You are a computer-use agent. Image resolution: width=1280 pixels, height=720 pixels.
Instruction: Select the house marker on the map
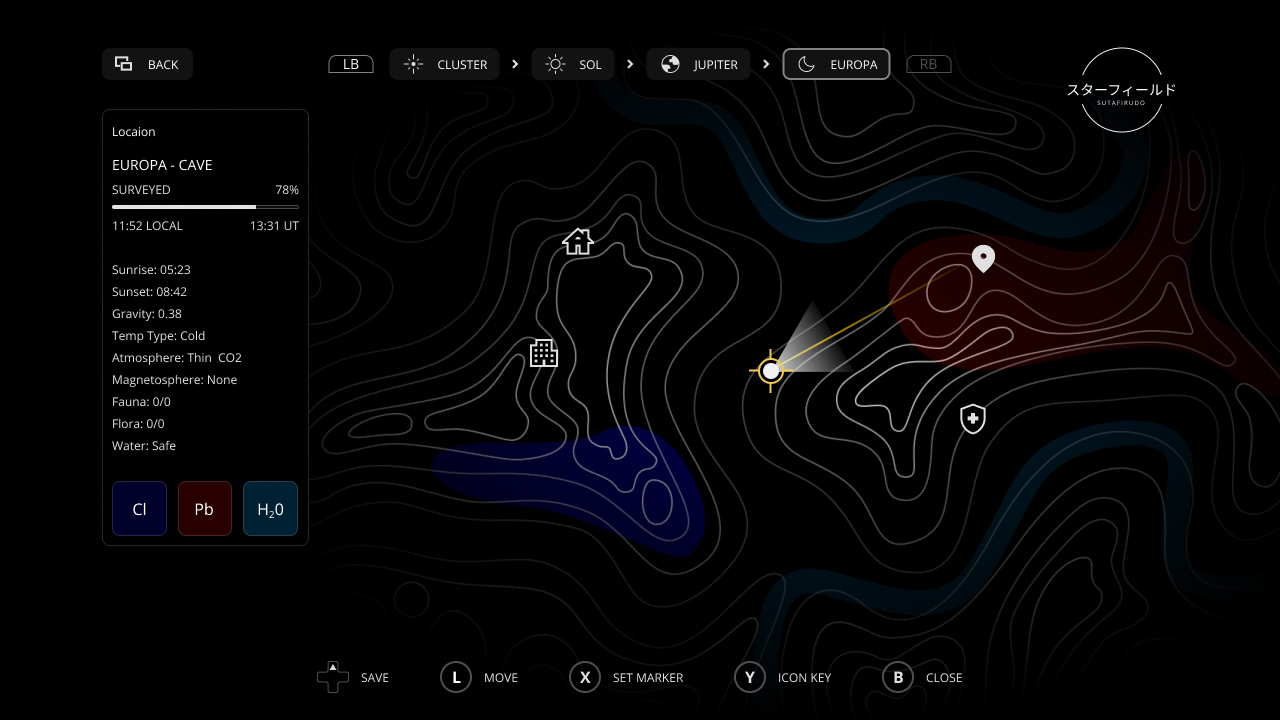pos(578,241)
